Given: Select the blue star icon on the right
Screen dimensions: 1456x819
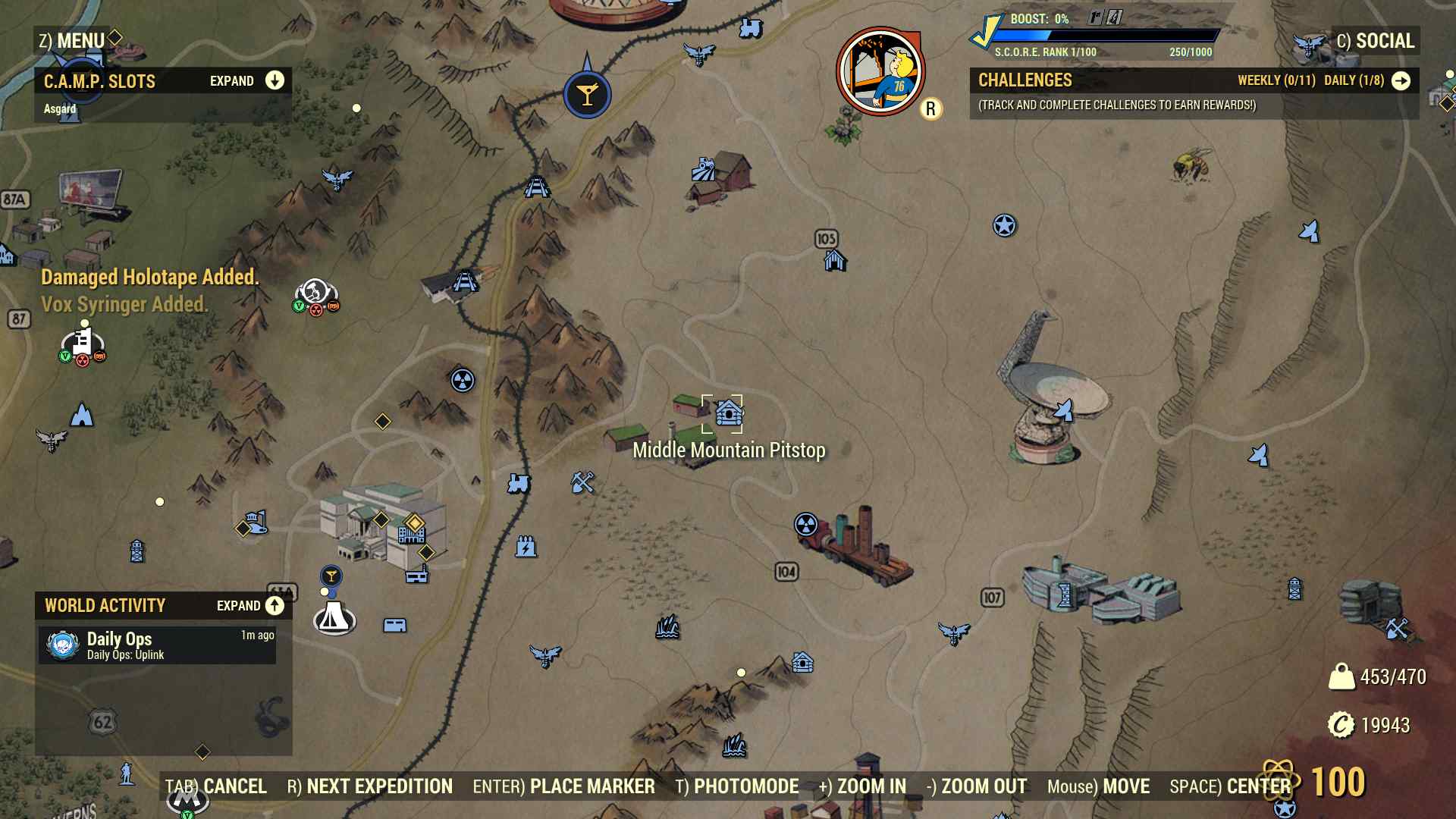Looking at the screenshot, I should point(1005,224).
